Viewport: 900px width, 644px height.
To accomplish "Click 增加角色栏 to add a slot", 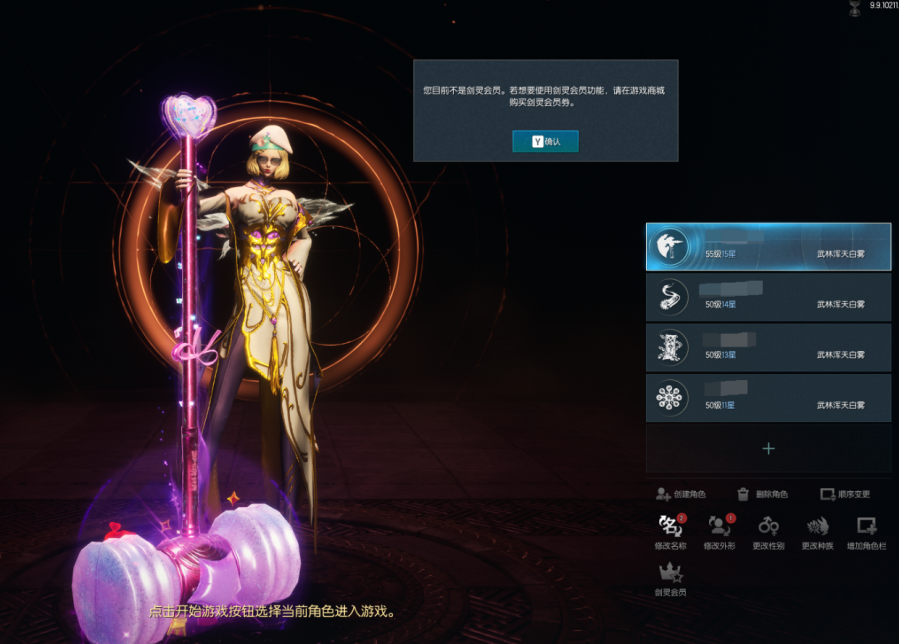I will coord(866,531).
